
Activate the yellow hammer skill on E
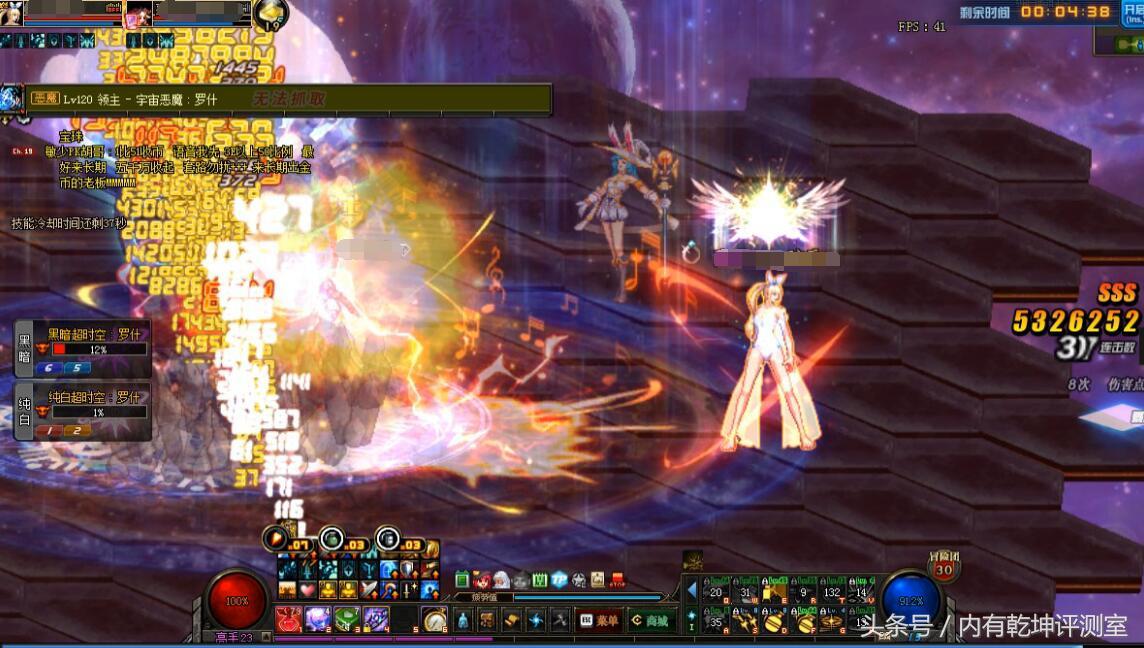[x=773, y=592]
